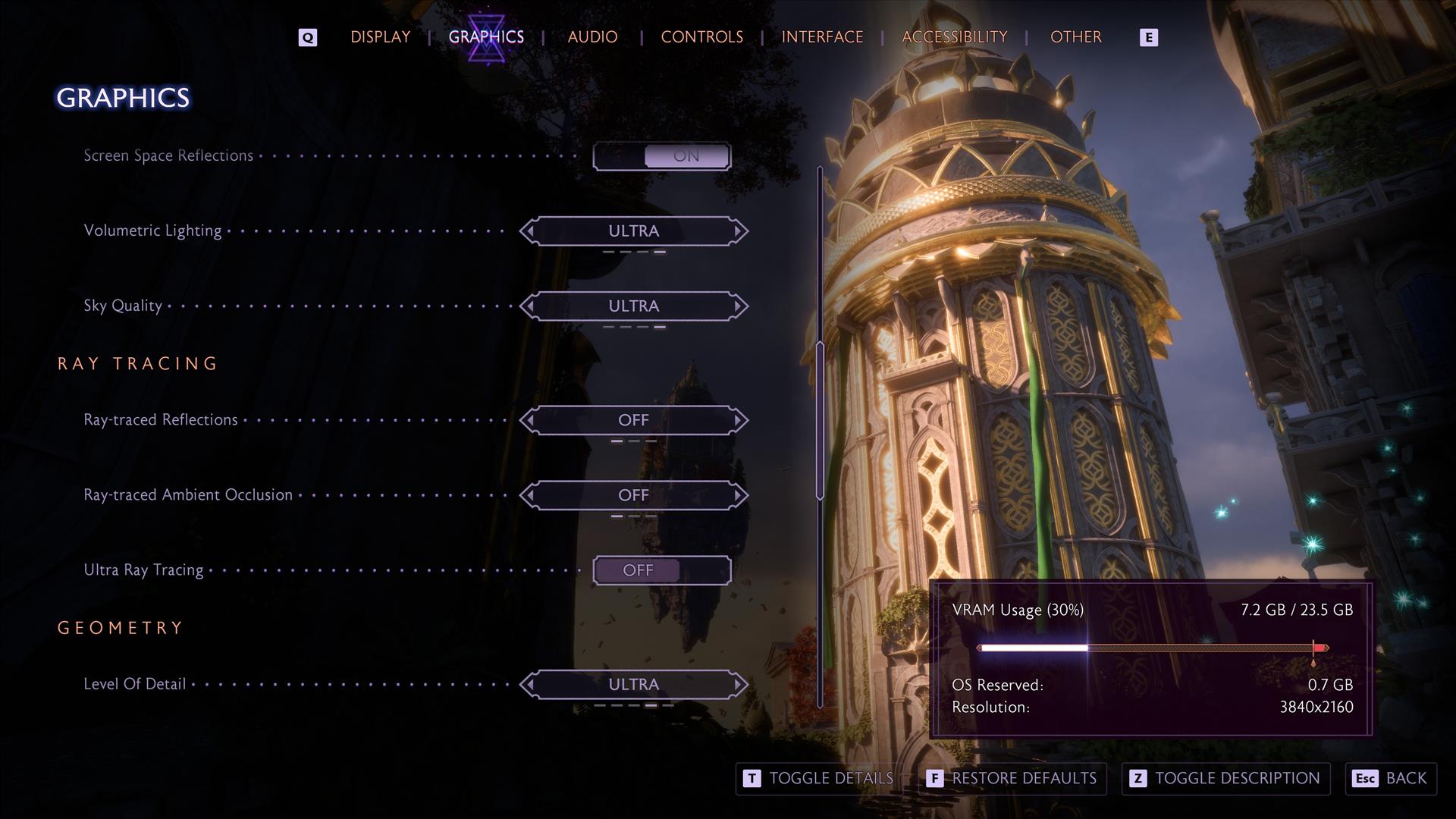Go back from the settings menu
The width and height of the screenshot is (1456, 819).
click(1391, 779)
